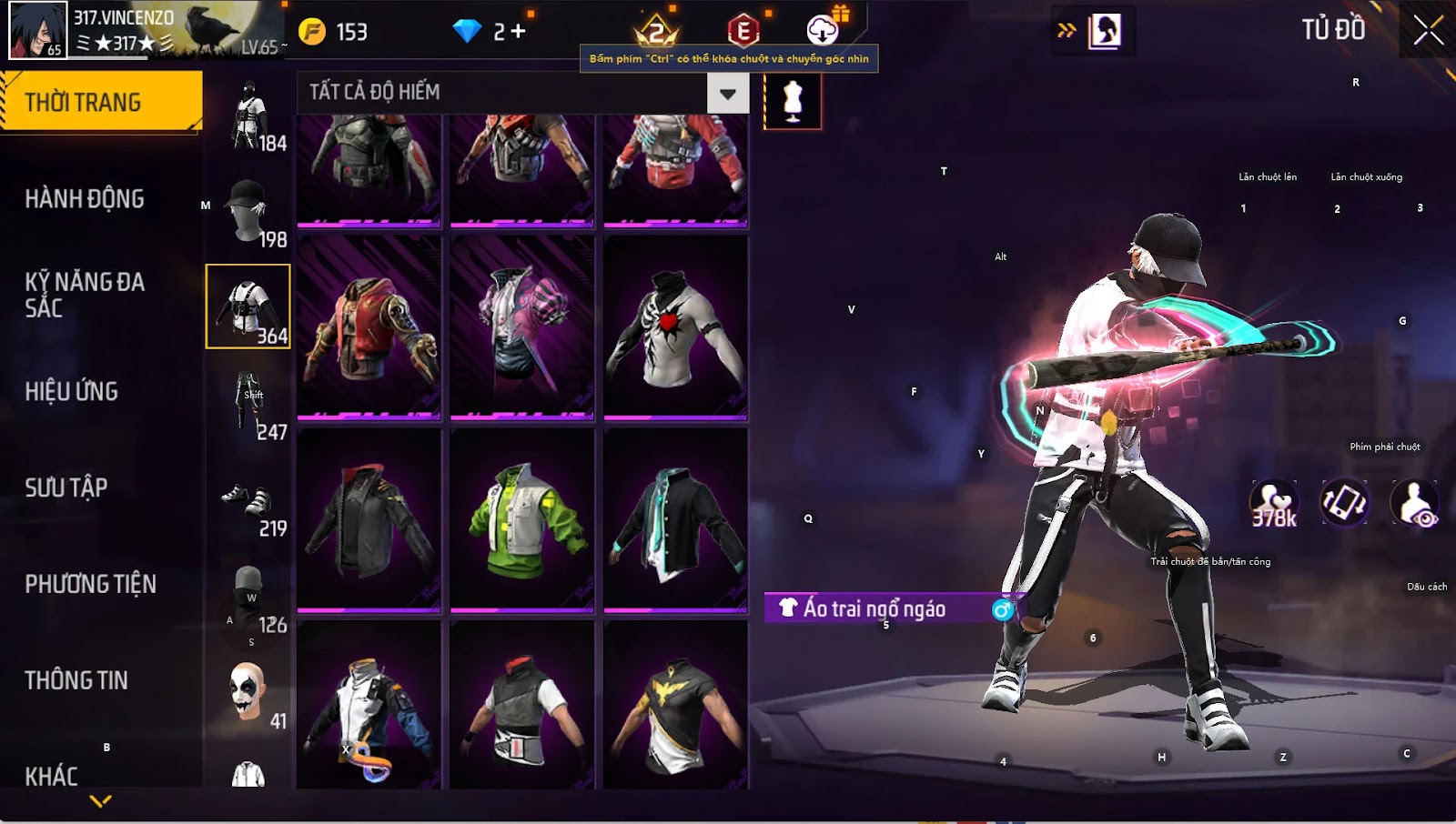Viewport: 1456px width, 824px height.
Task: Choose the pants category with 247 items
Action: click(x=248, y=404)
